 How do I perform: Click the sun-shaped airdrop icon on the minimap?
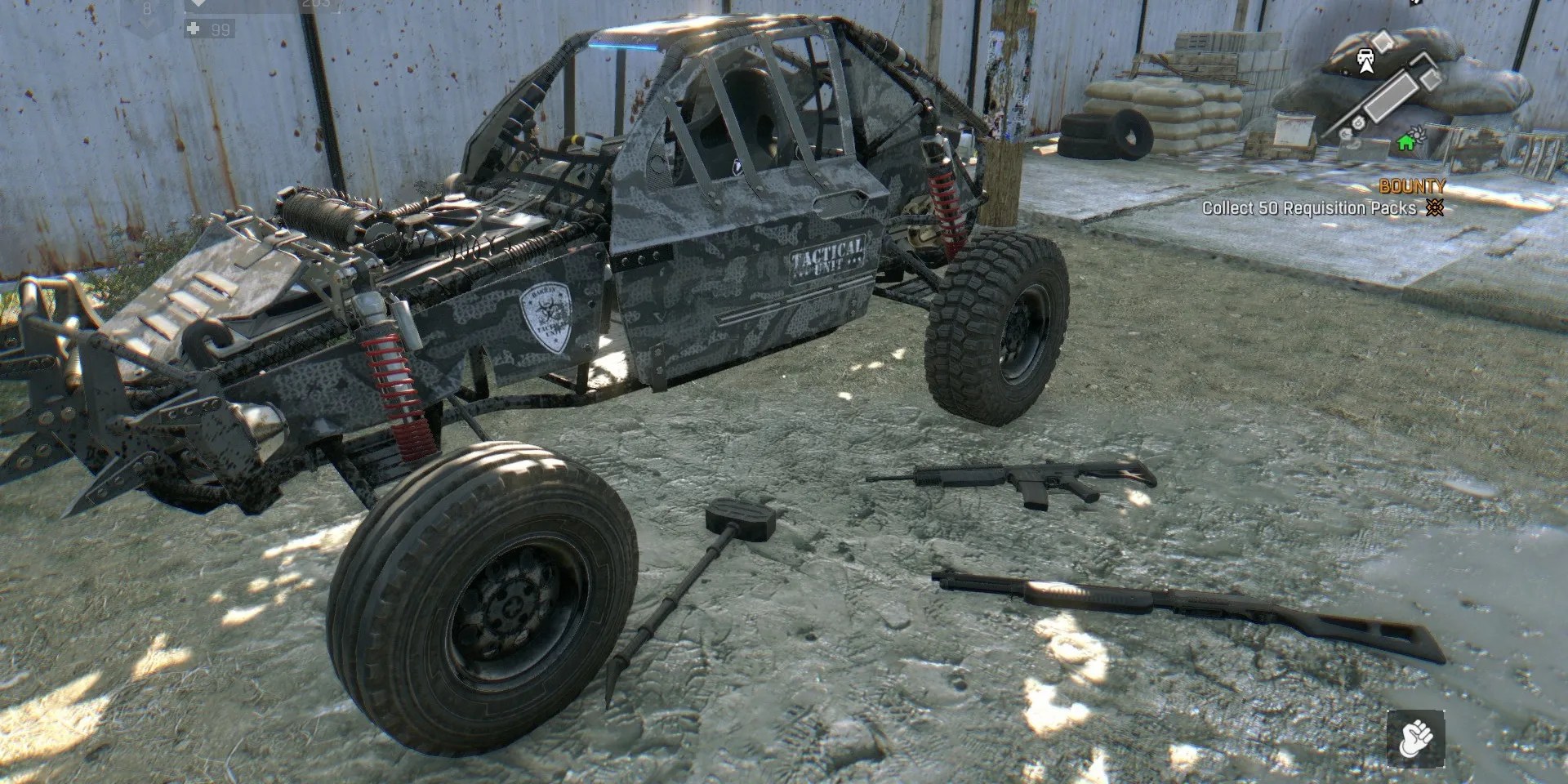coord(1418,133)
